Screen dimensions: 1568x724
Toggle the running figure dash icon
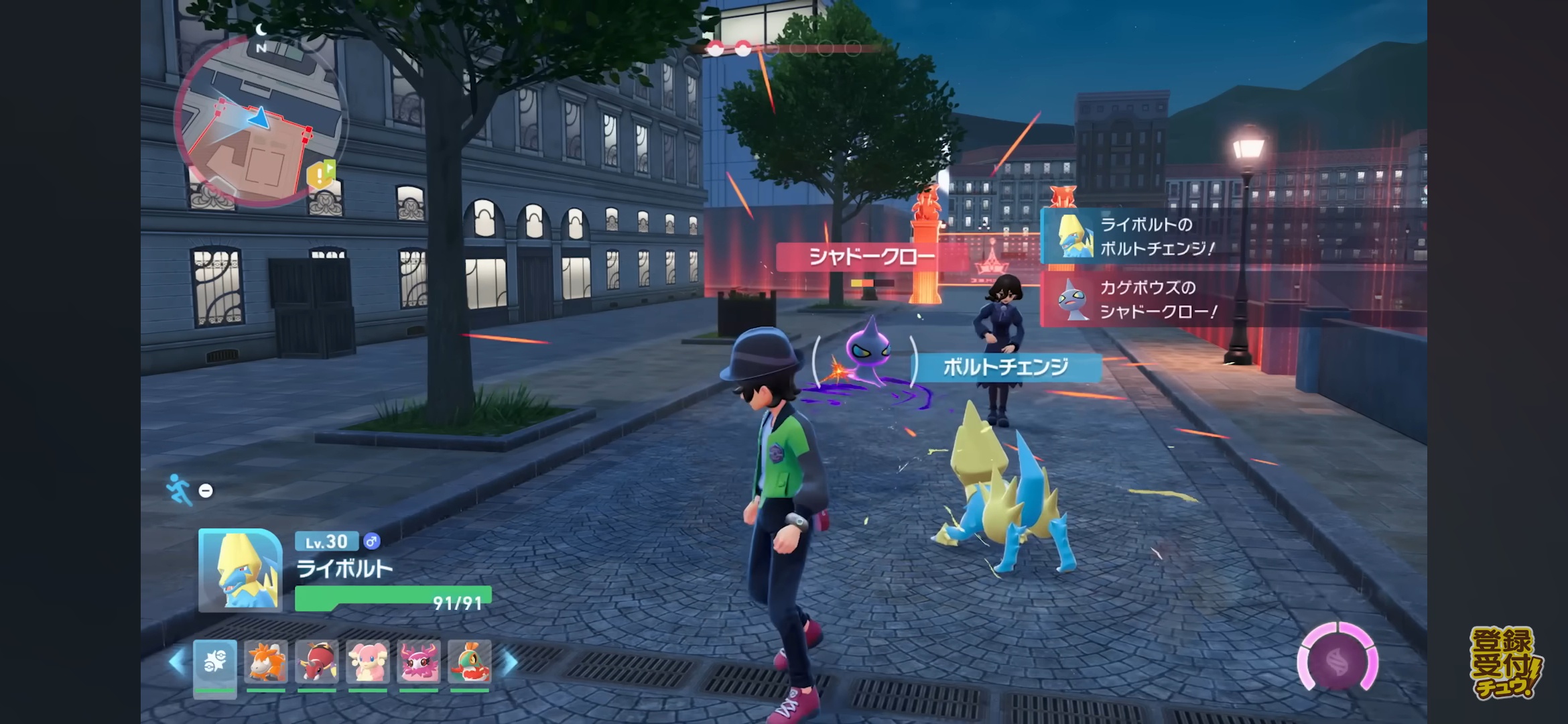point(178,489)
